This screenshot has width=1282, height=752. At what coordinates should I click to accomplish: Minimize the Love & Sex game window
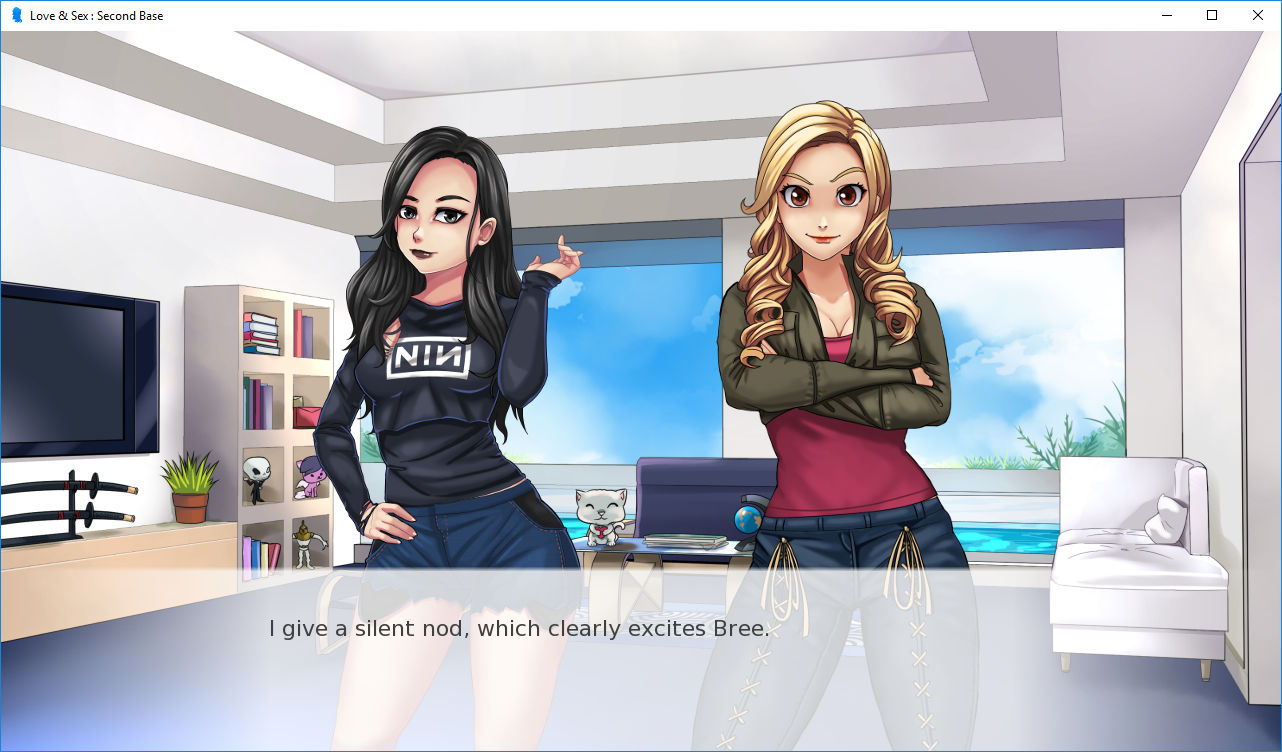point(1166,15)
